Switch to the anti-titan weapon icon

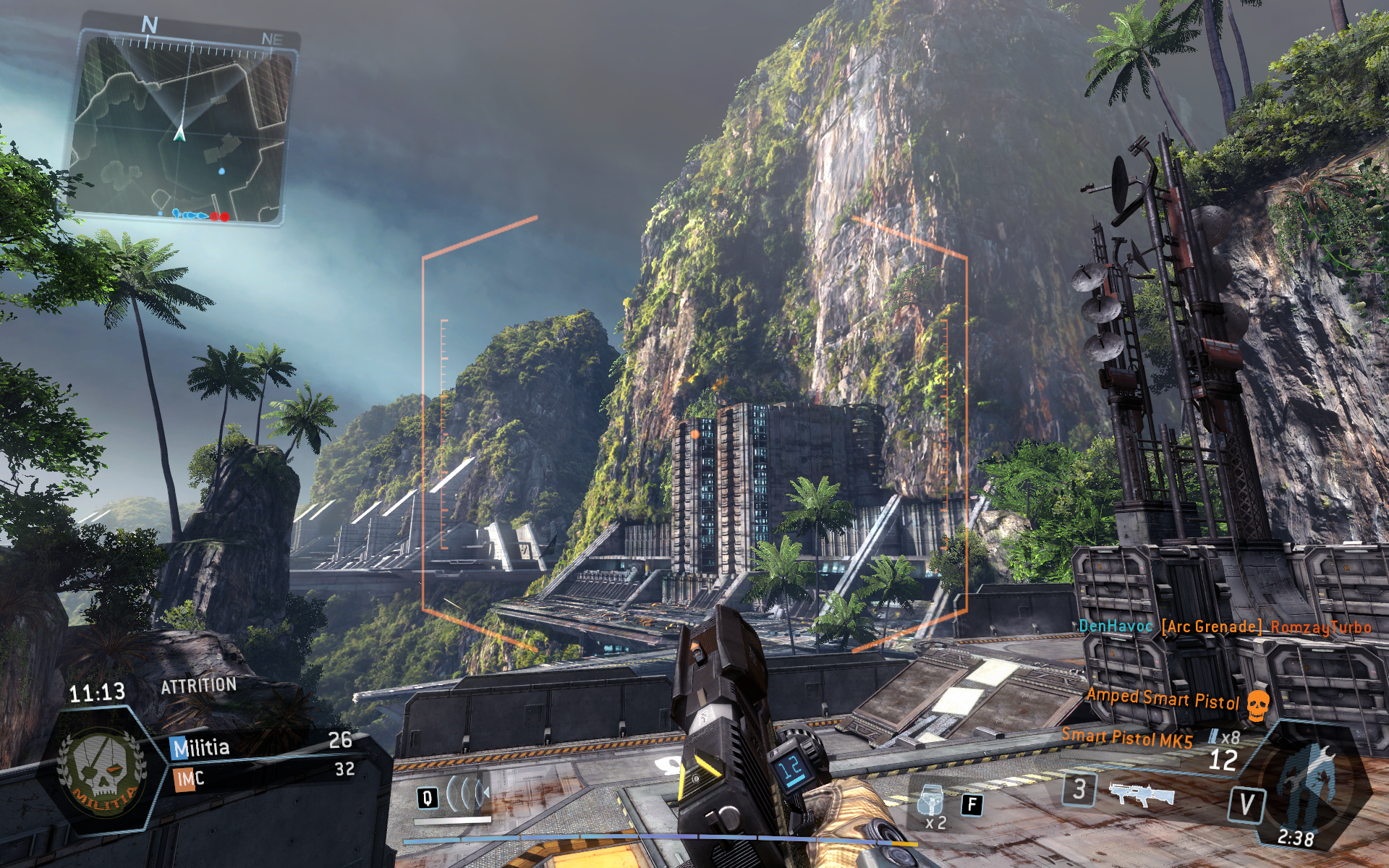click(1142, 792)
